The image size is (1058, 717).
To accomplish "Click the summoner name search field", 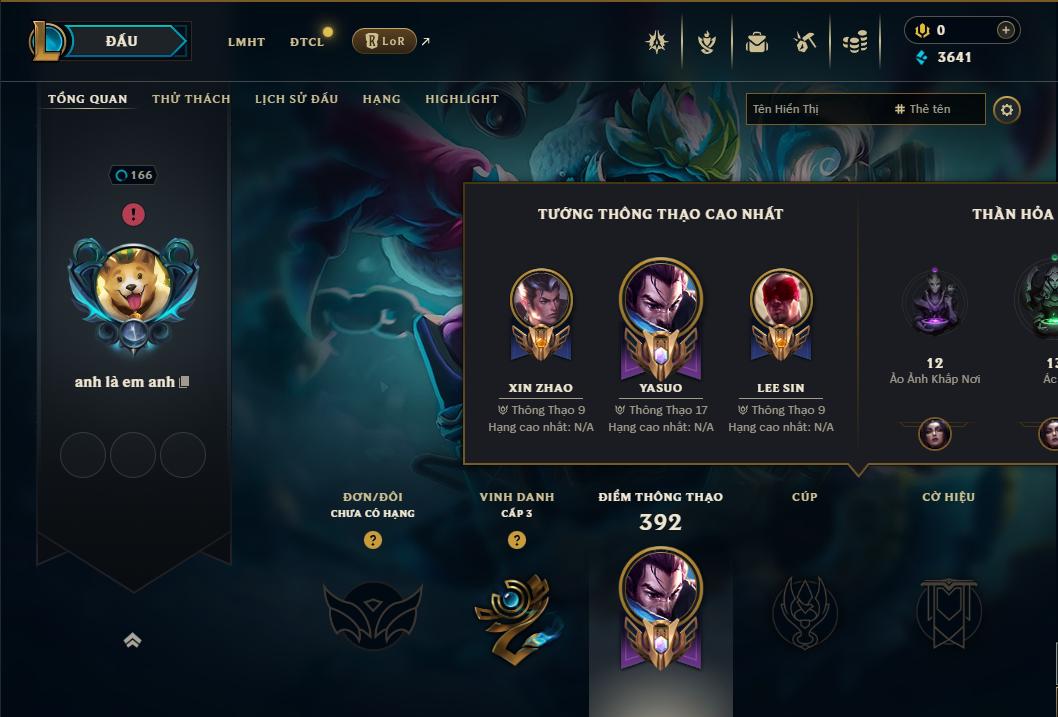I will (816, 109).
